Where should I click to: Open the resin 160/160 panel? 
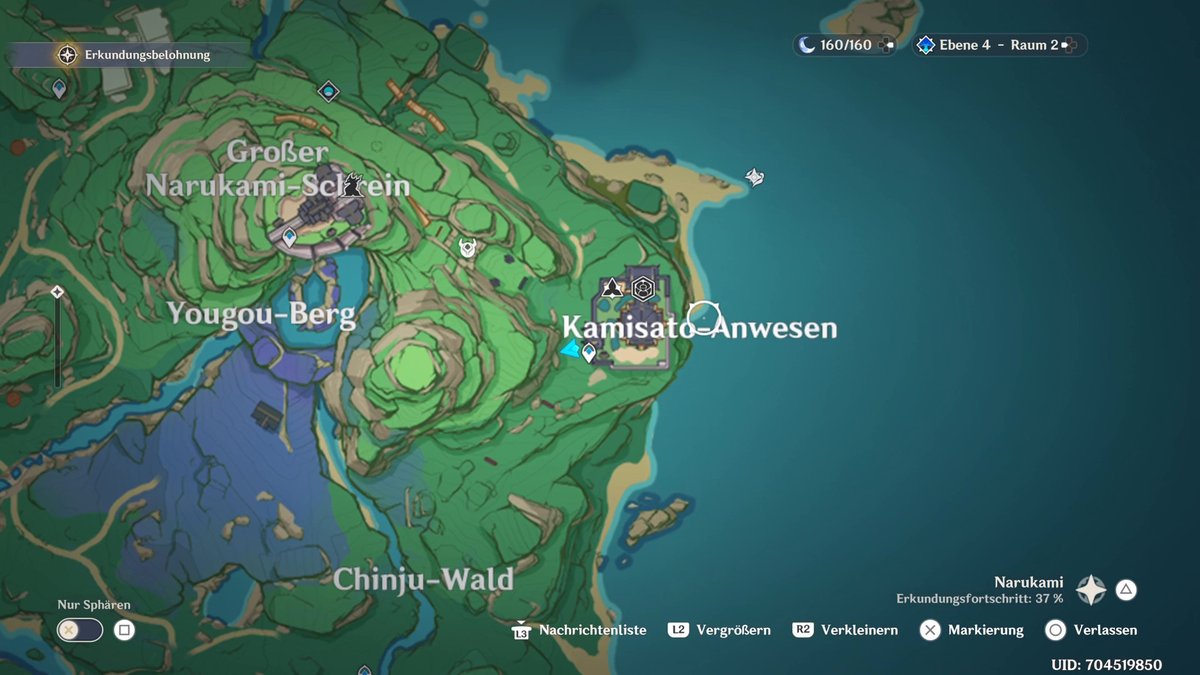844,45
